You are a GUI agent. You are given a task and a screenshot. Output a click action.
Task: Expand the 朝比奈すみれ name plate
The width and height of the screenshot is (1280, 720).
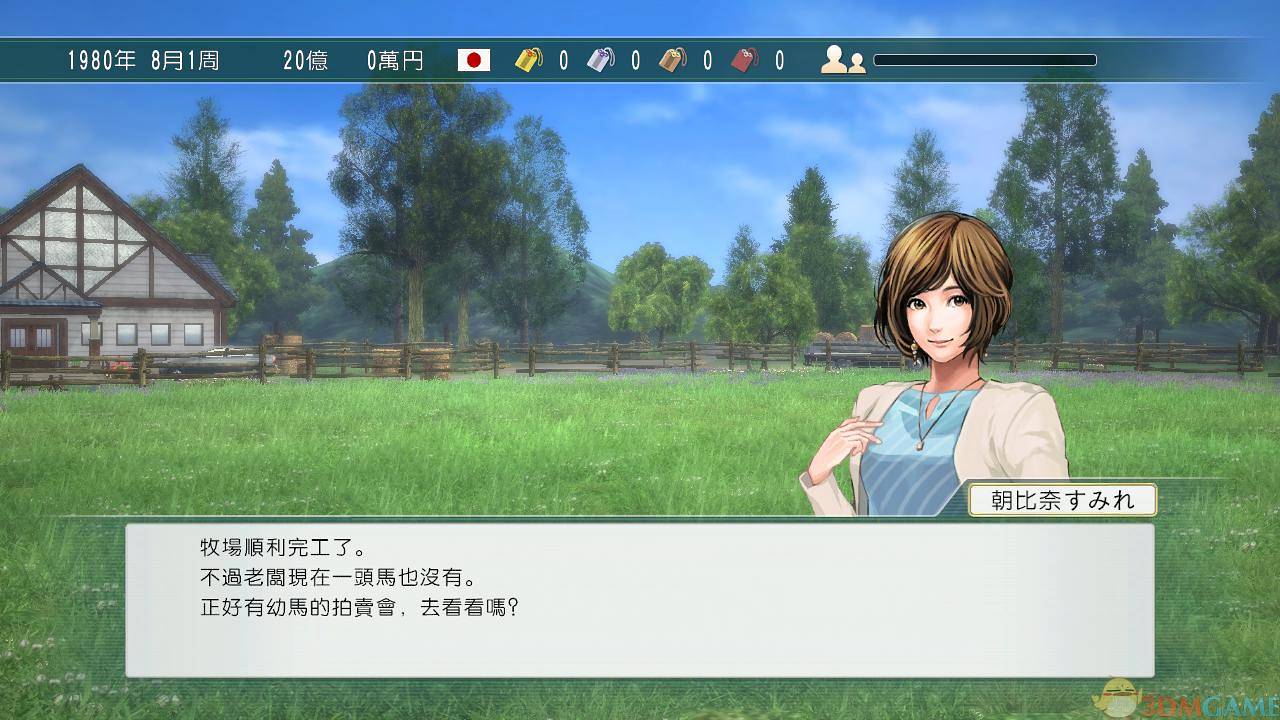coord(1063,500)
